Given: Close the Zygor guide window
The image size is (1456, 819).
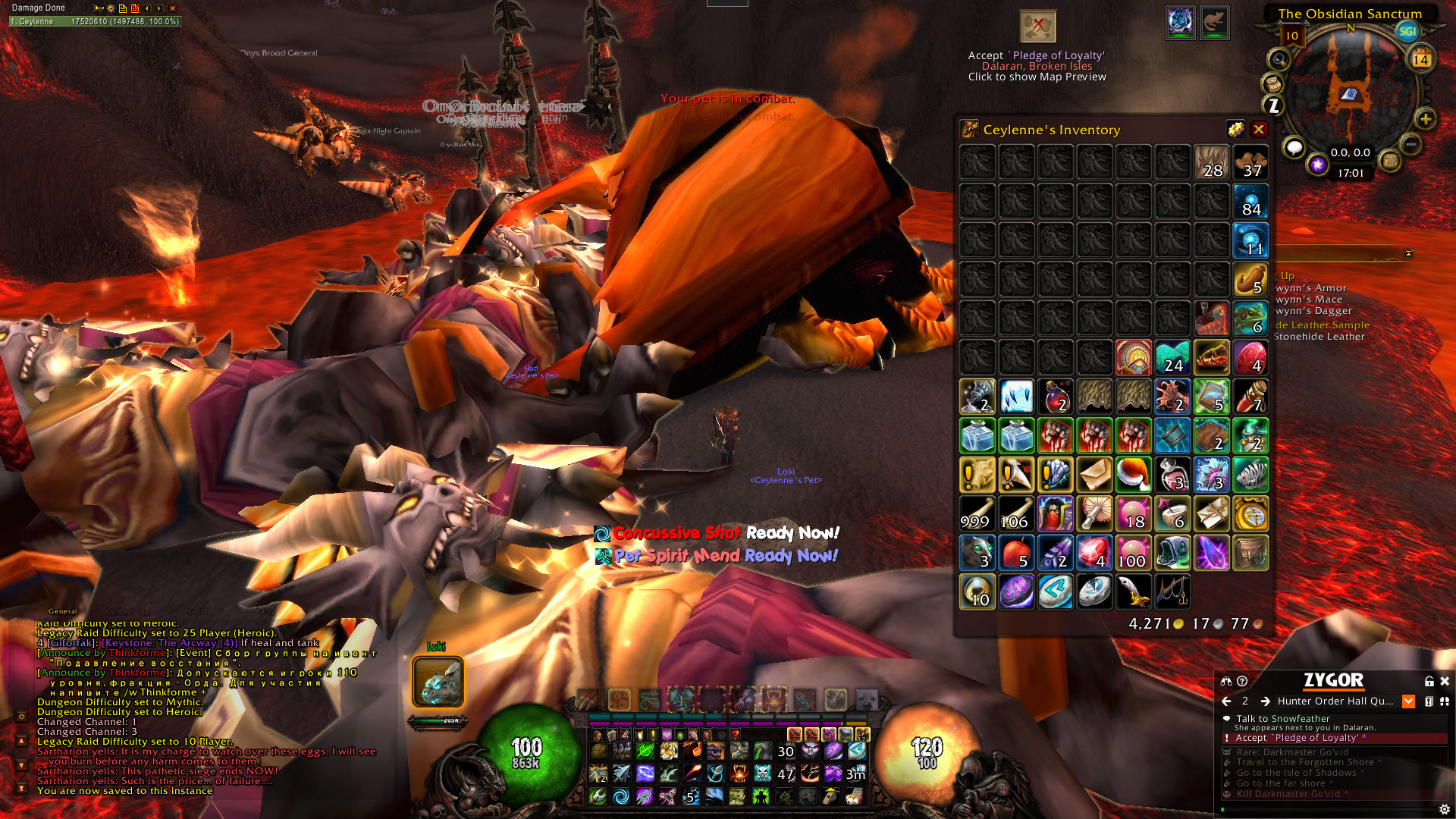Looking at the screenshot, I should (x=1445, y=682).
